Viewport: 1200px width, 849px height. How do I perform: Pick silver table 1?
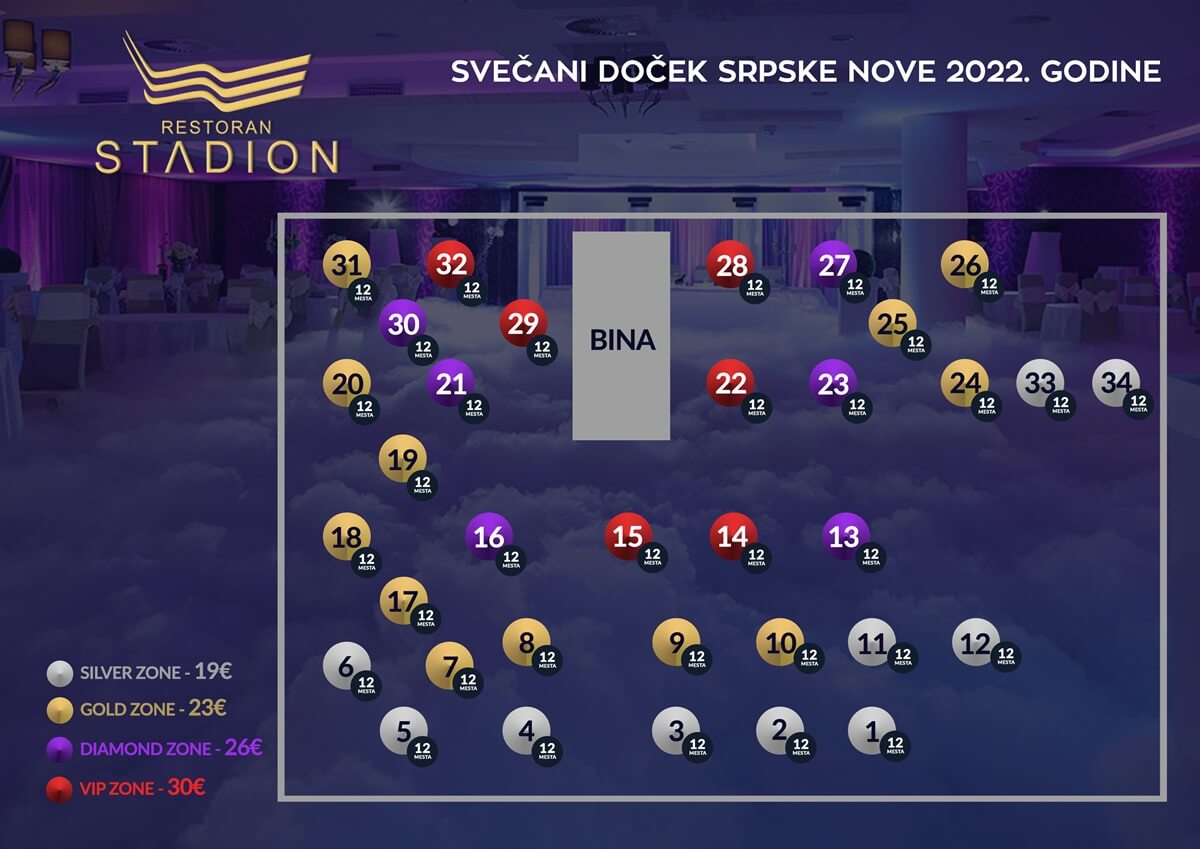[x=872, y=731]
